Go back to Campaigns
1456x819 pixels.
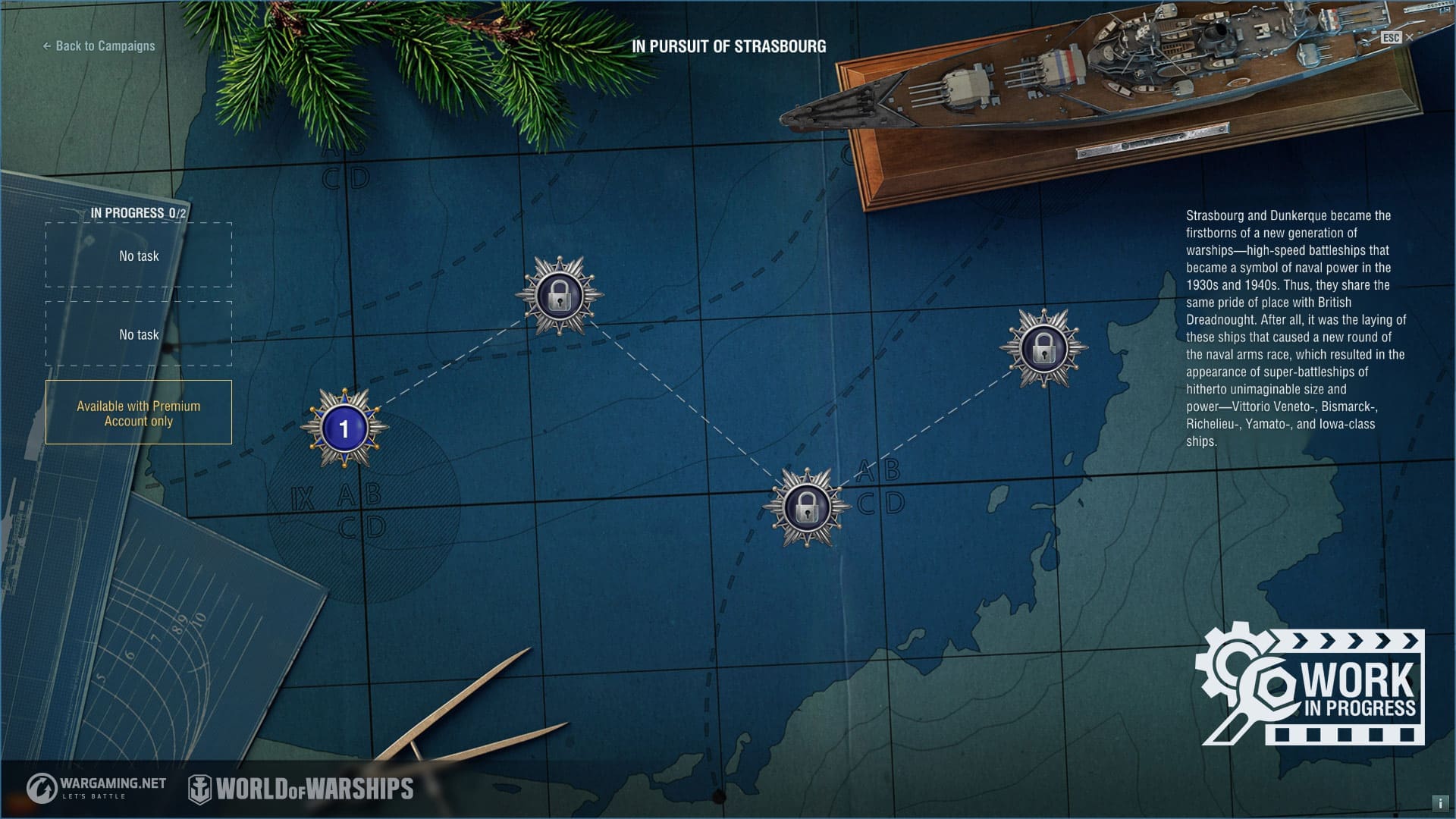[99, 46]
